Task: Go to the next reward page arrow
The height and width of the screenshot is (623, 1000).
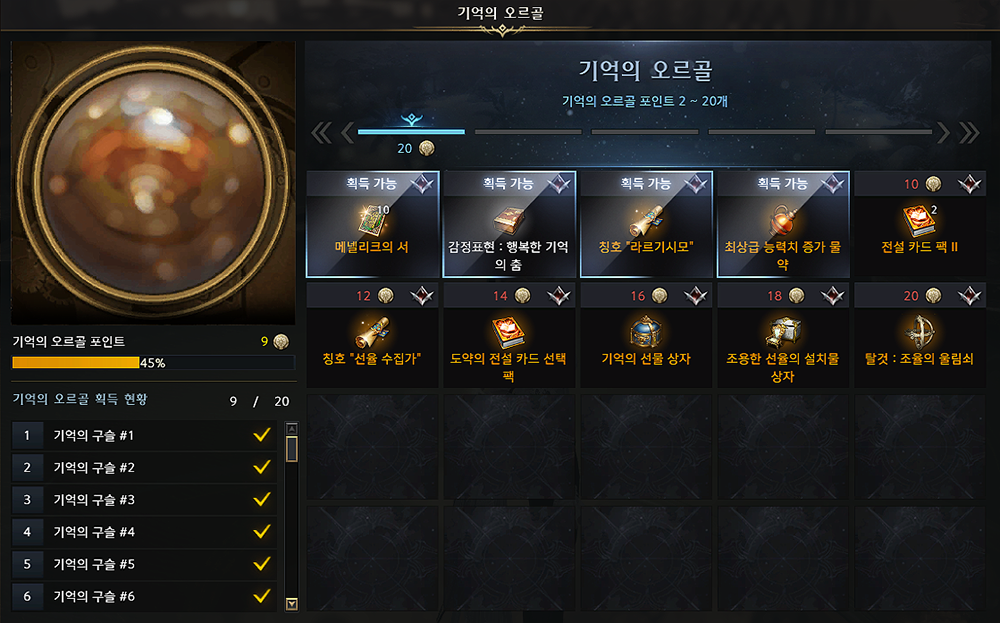Action: coord(942,132)
